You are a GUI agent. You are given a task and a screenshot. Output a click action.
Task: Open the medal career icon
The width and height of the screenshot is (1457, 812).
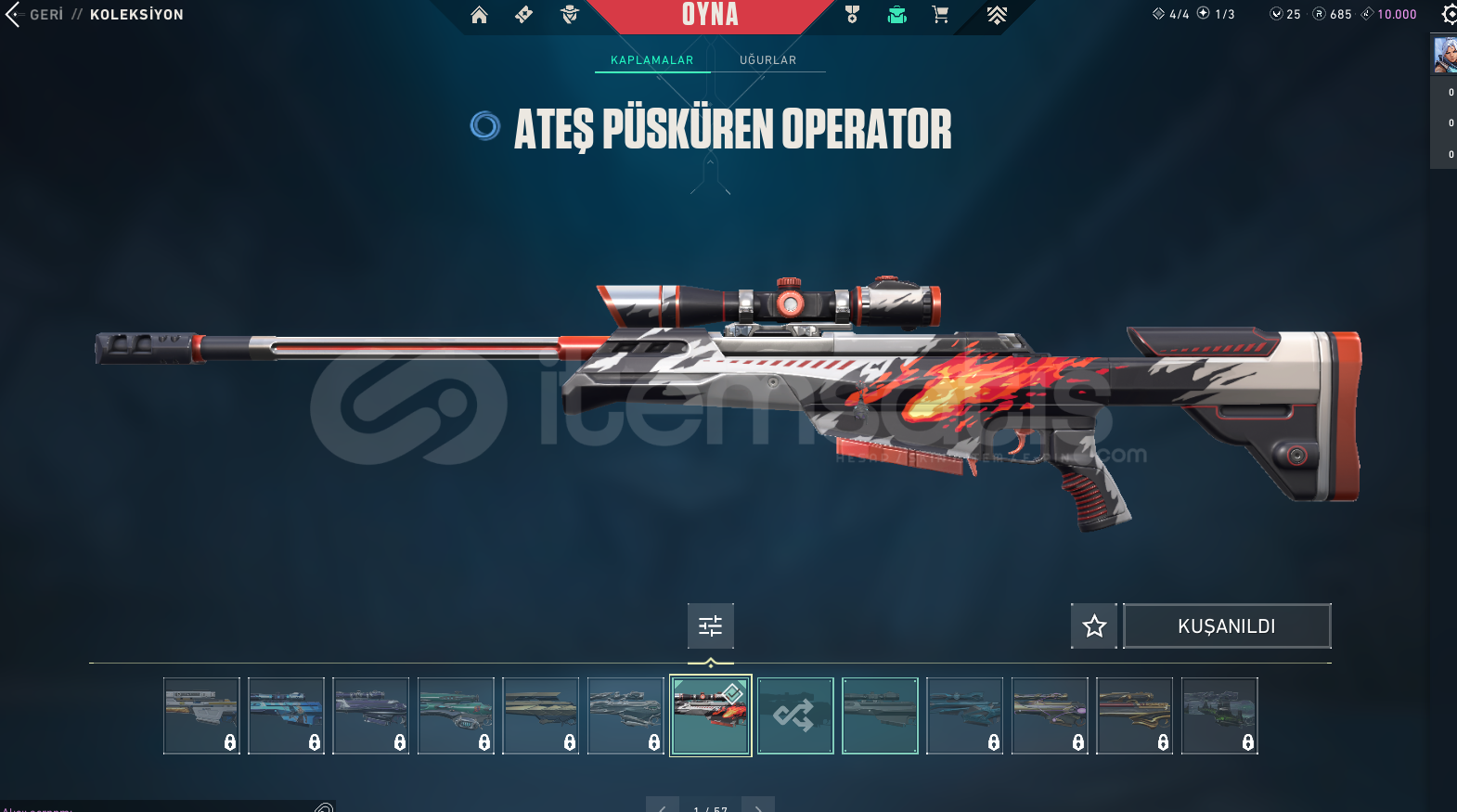(x=852, y=15)
